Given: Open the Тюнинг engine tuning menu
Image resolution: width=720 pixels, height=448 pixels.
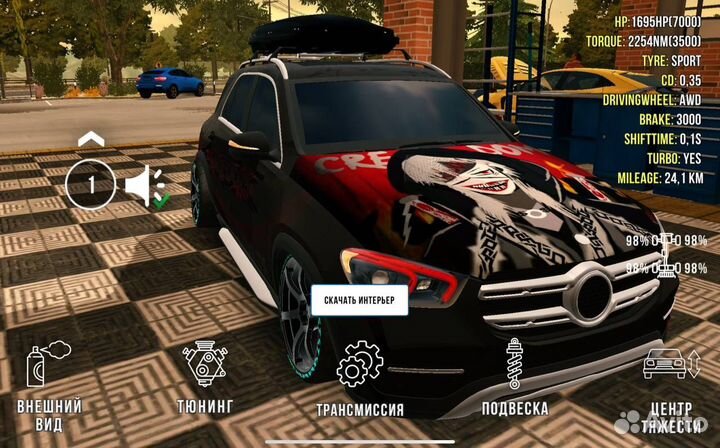Looking at the screenshot, I should click(205, 378).
